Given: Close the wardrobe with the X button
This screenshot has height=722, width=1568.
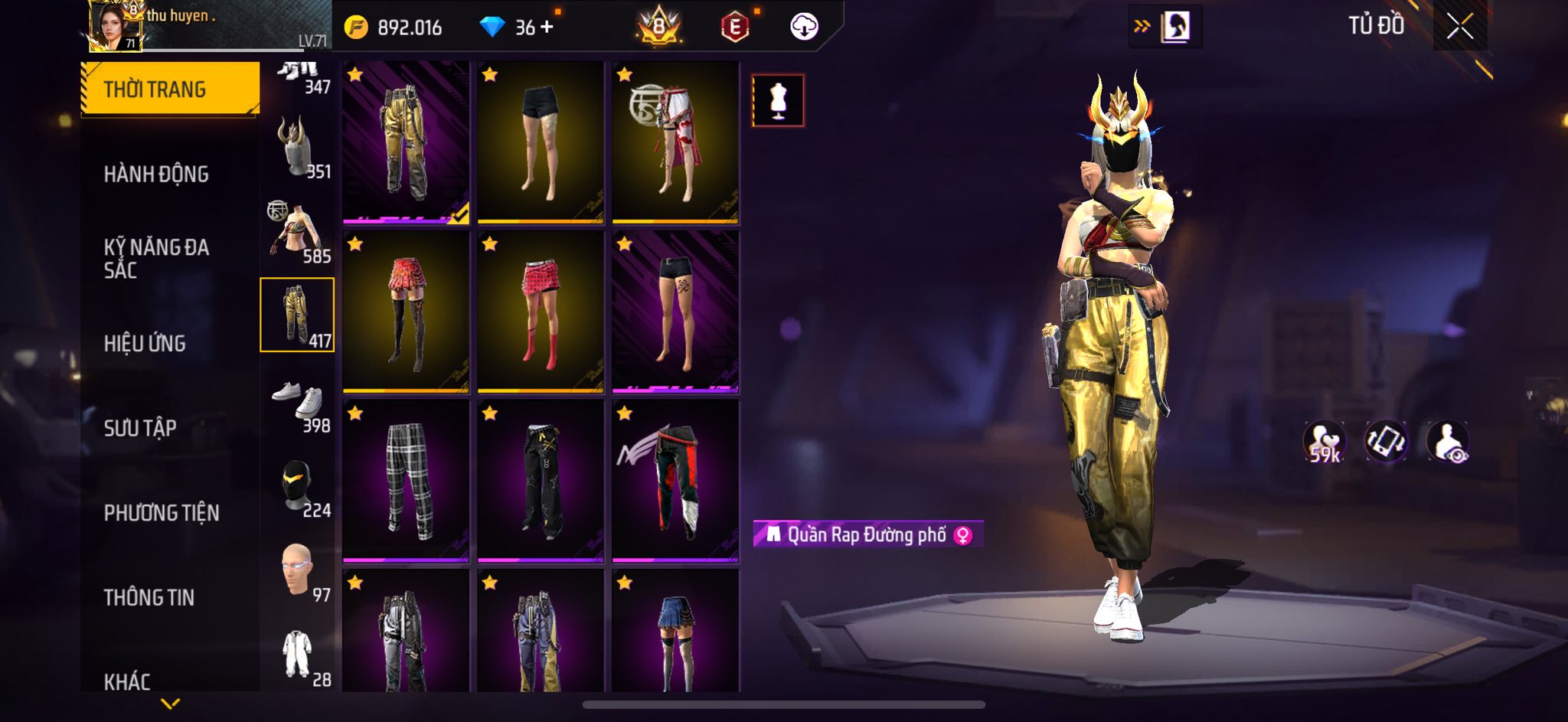Looking at the screenshot, I should tap(1459, 27).
